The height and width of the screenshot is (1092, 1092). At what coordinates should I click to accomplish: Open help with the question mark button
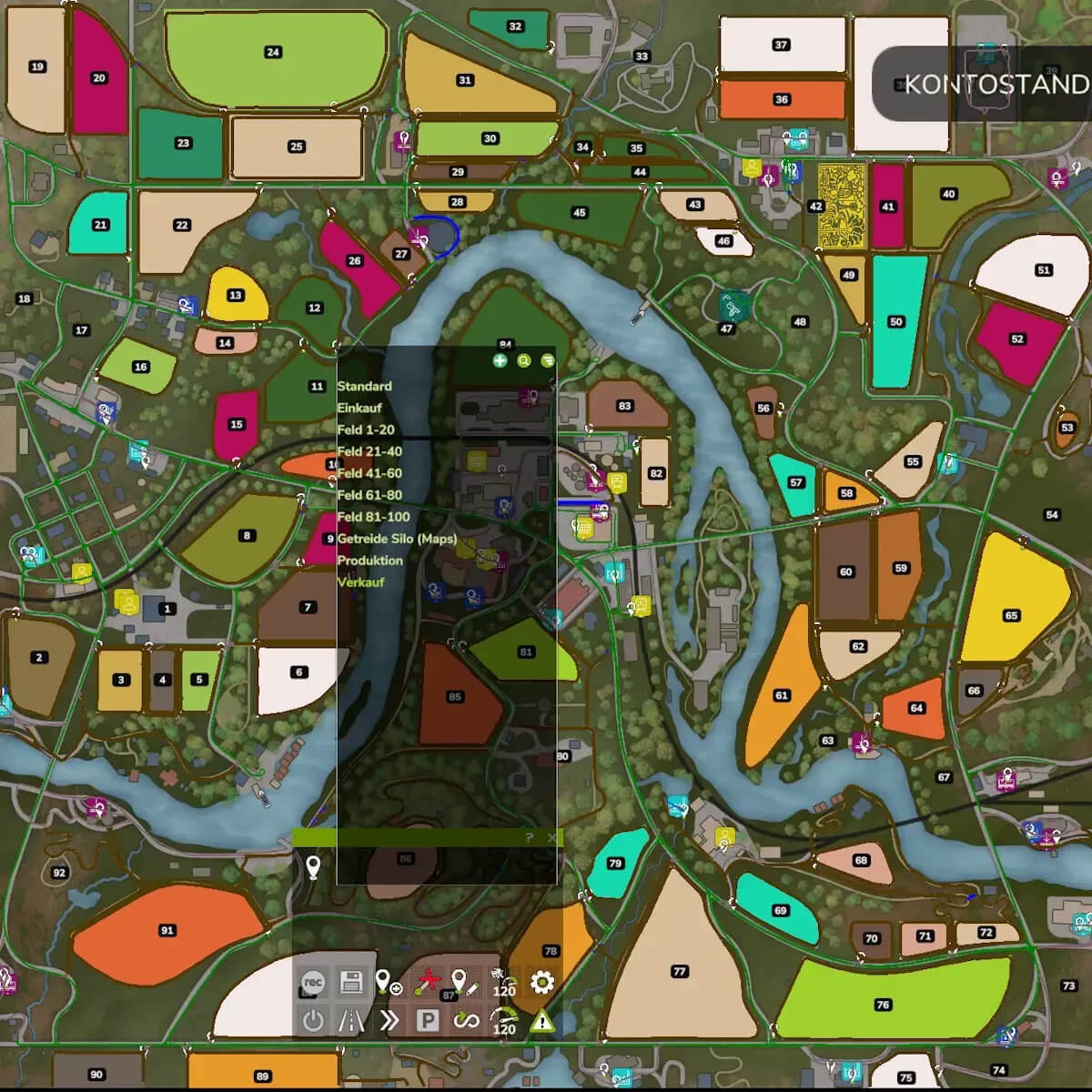point(529,837)
